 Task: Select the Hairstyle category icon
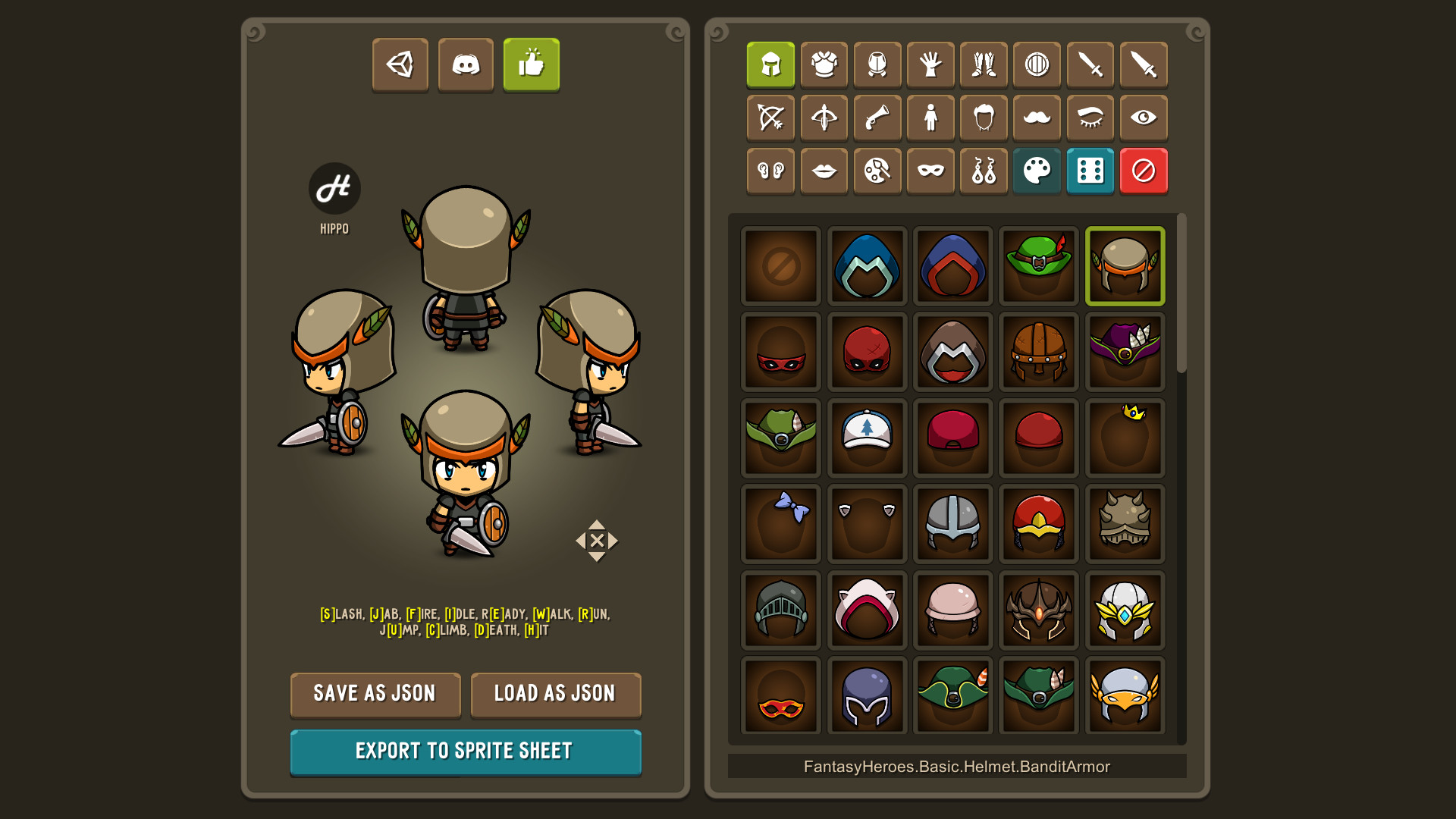(x=984, y=118)
